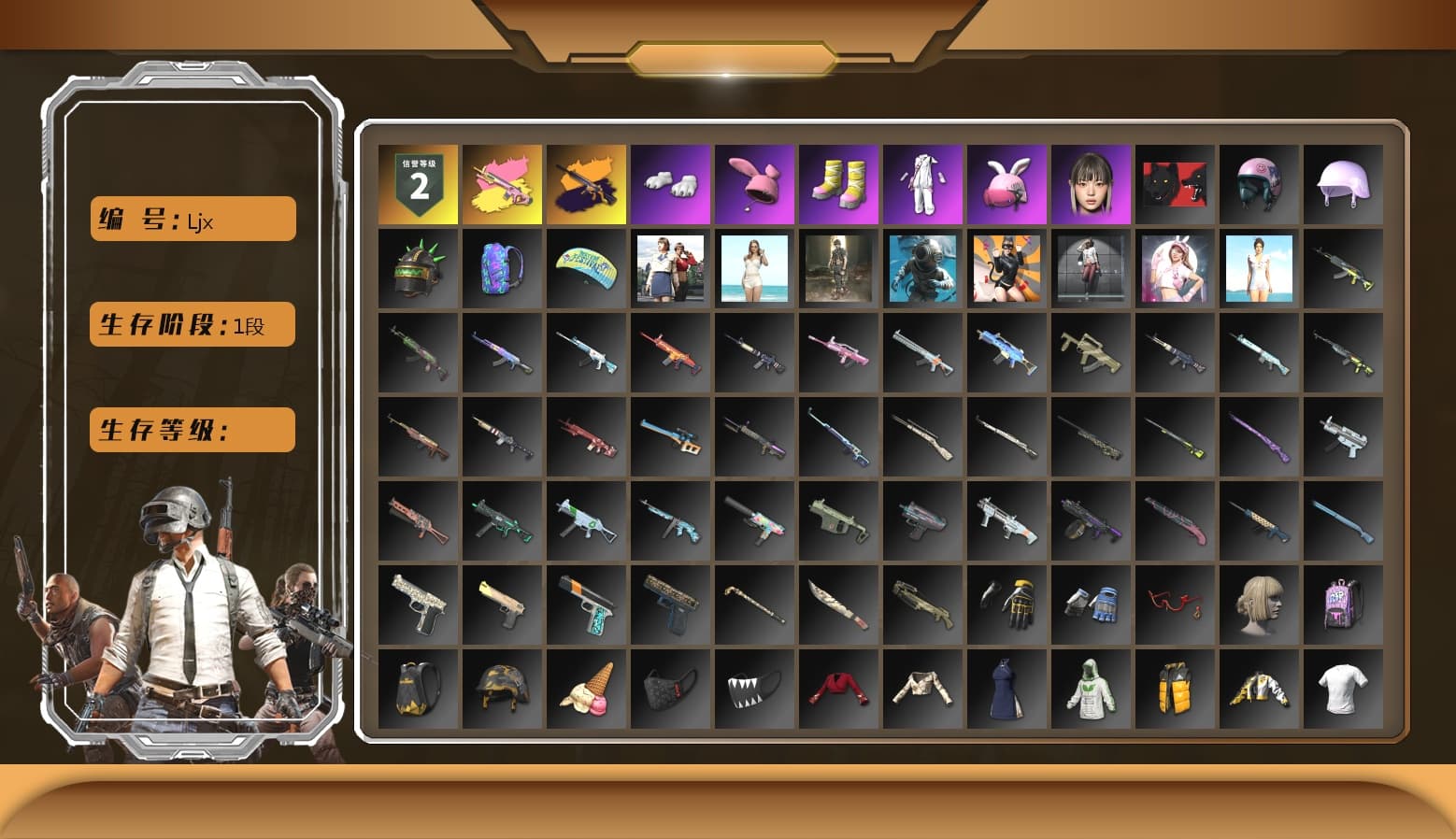Screen dimensions: 1456x839
Task: Select the pink rabbit-ear hood
Action: pos(754,184)
